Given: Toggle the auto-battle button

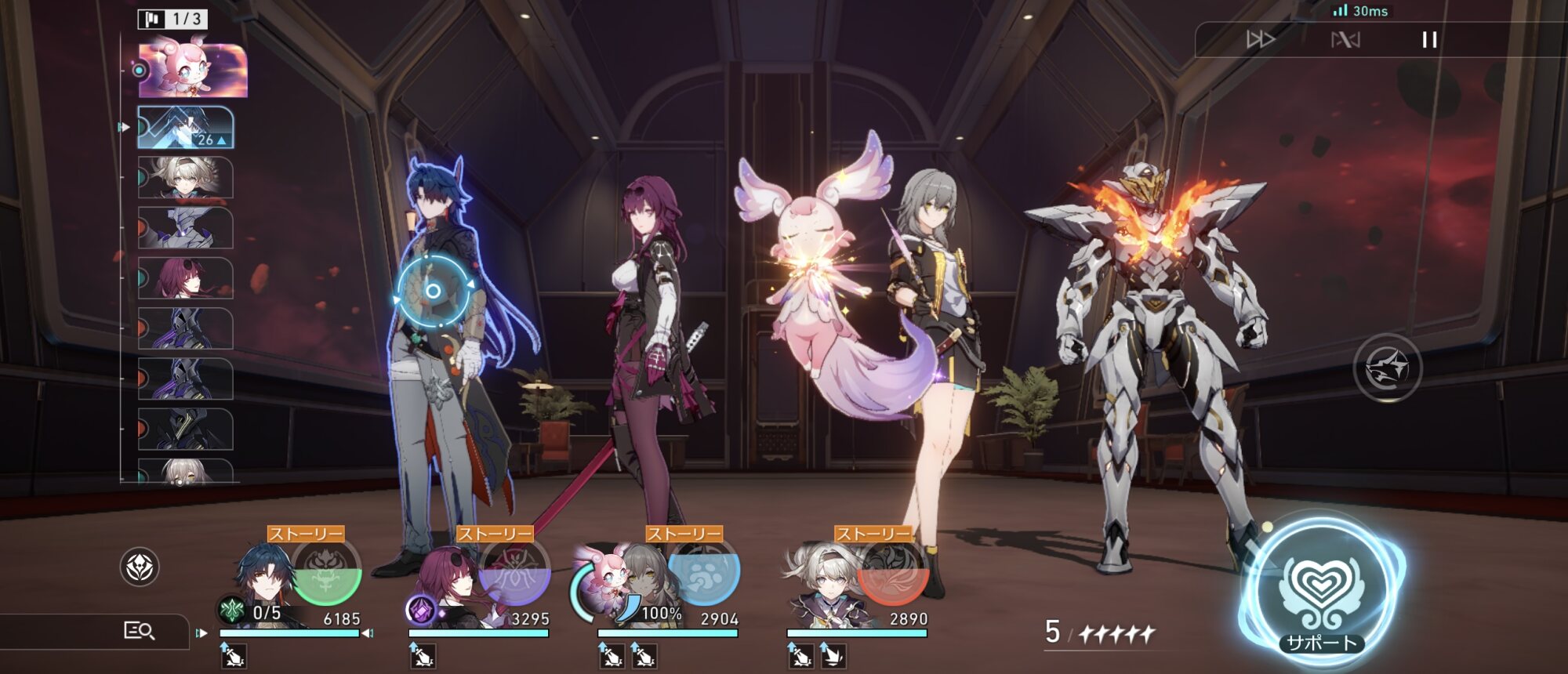Looking at the screenshot, I should [x=1345, y=40].
